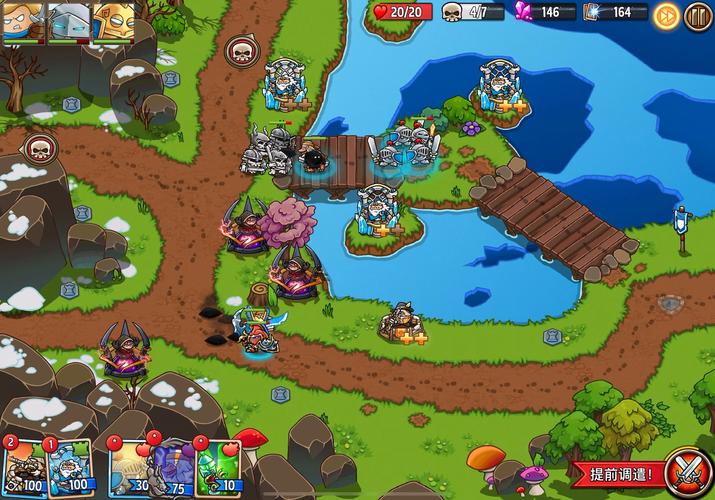Pause the game

[x=697, y=15]
